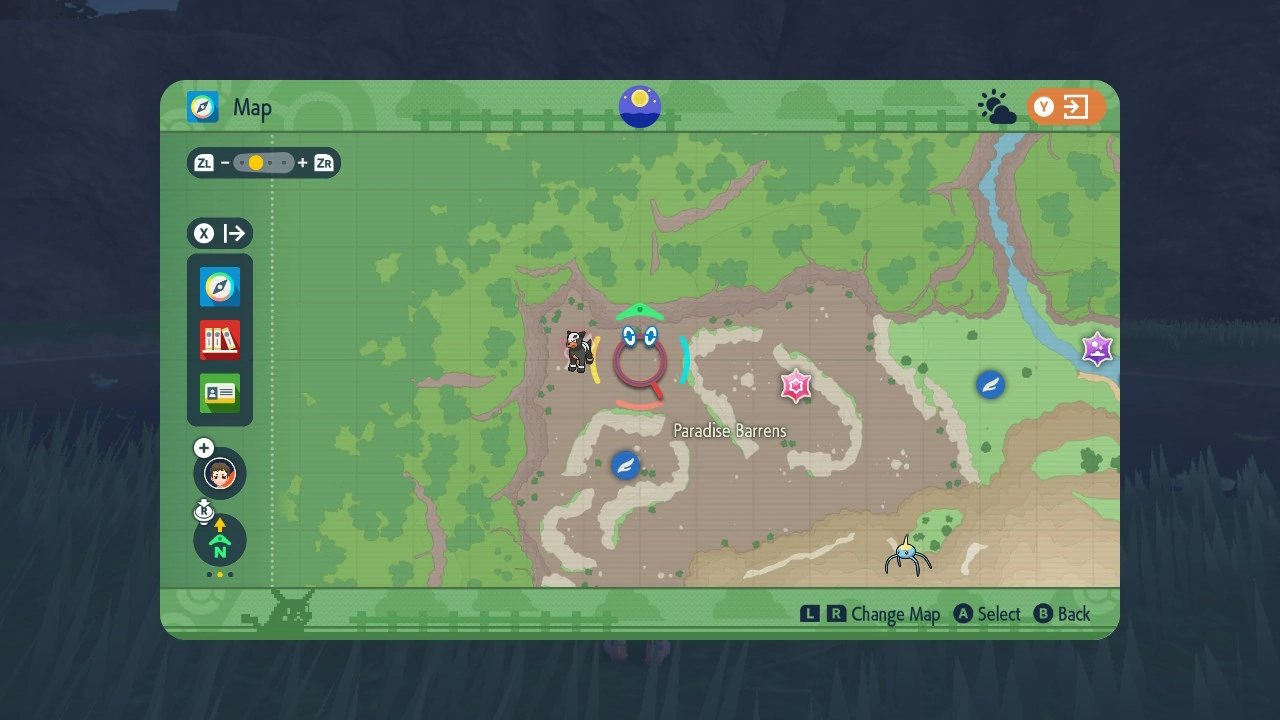Screen dimensions: 1280x720
Task: Open the Pokédex from the sidebar
Action: (219, 340)
